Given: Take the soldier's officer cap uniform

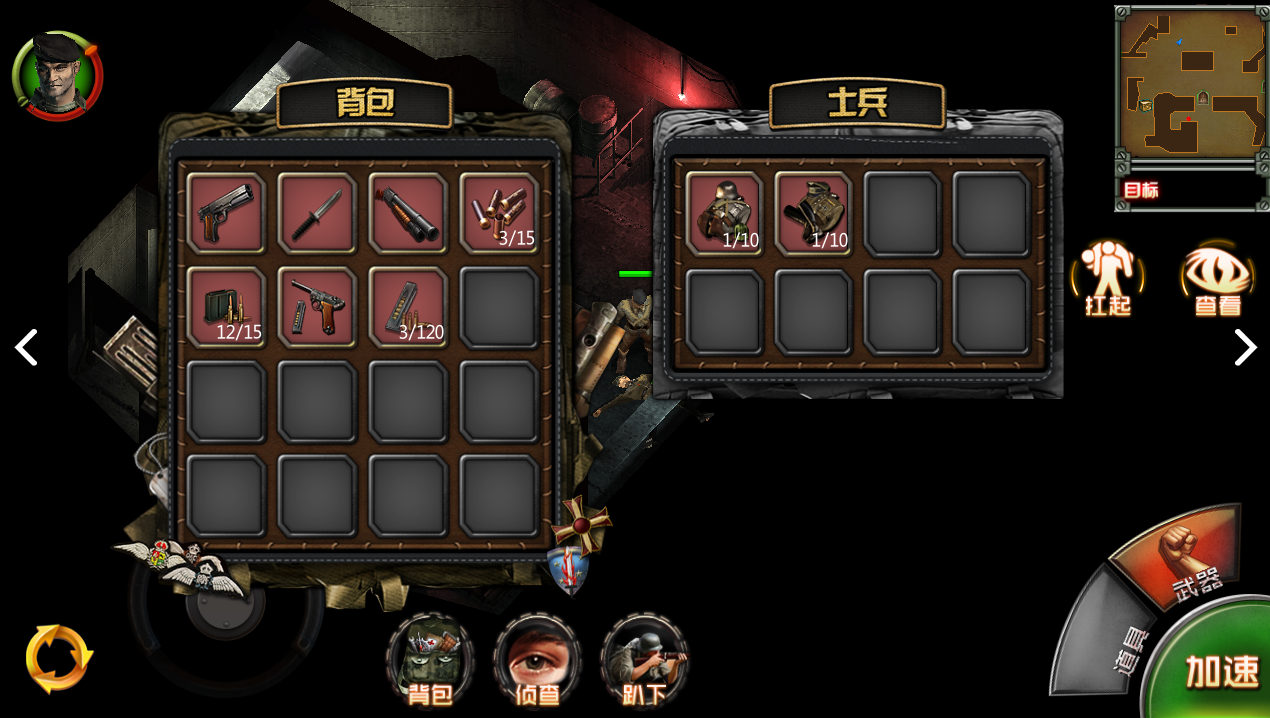Looking at the screenshot, I should coord(813,213).
